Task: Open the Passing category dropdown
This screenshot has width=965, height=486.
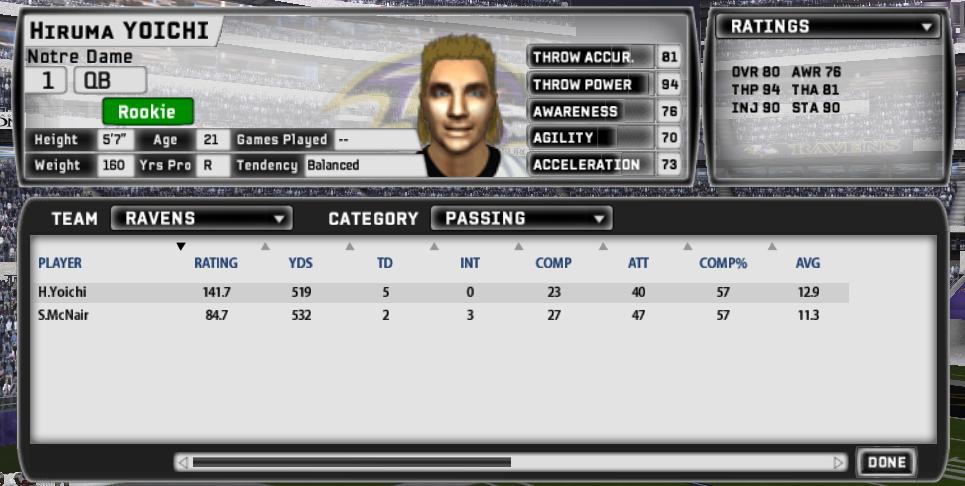Action: pos(521,218)
